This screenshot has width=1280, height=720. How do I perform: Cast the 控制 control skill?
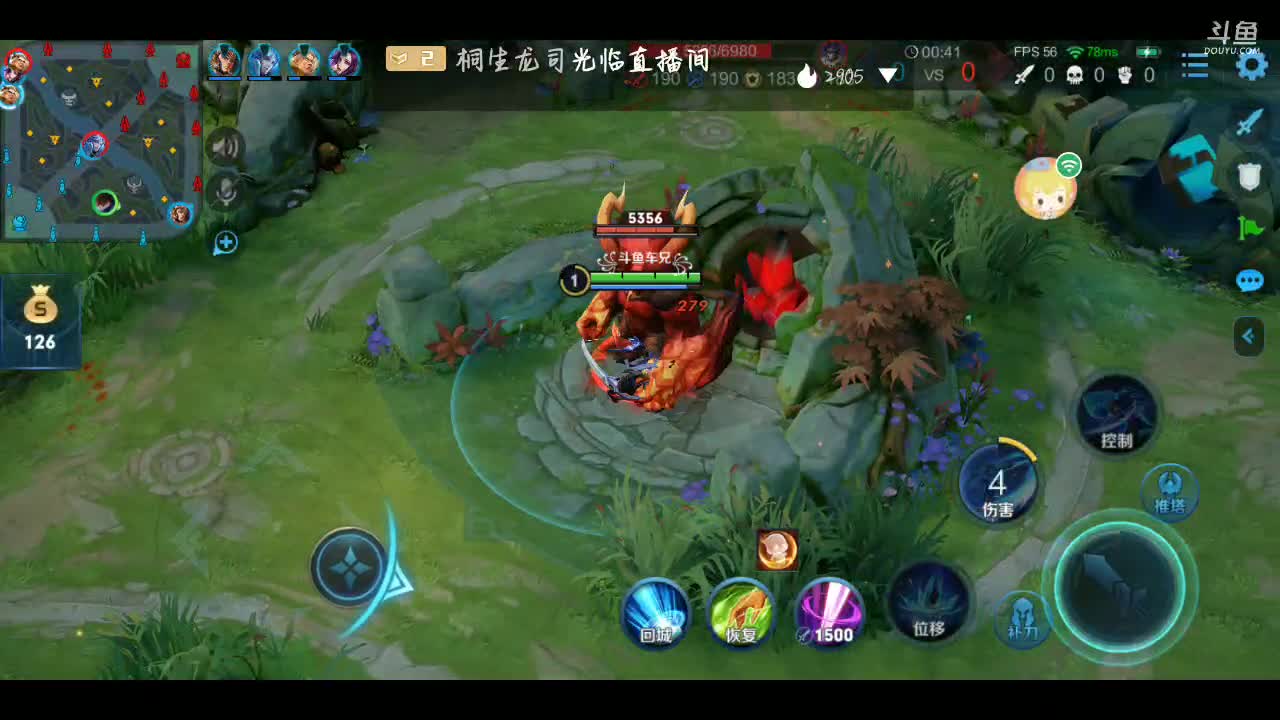[x=1117, y=413]
